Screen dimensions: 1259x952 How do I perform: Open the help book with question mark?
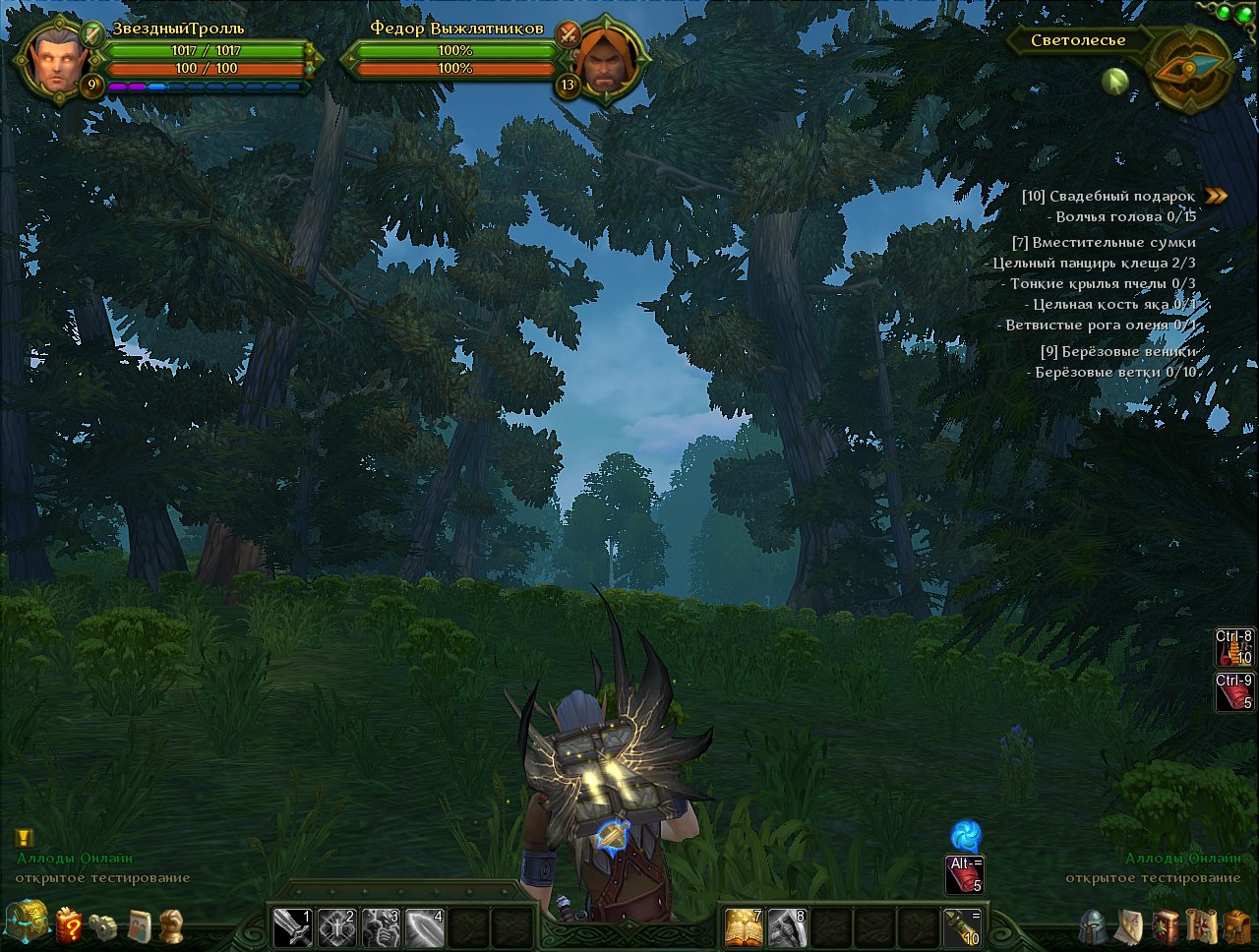point(69,925)
